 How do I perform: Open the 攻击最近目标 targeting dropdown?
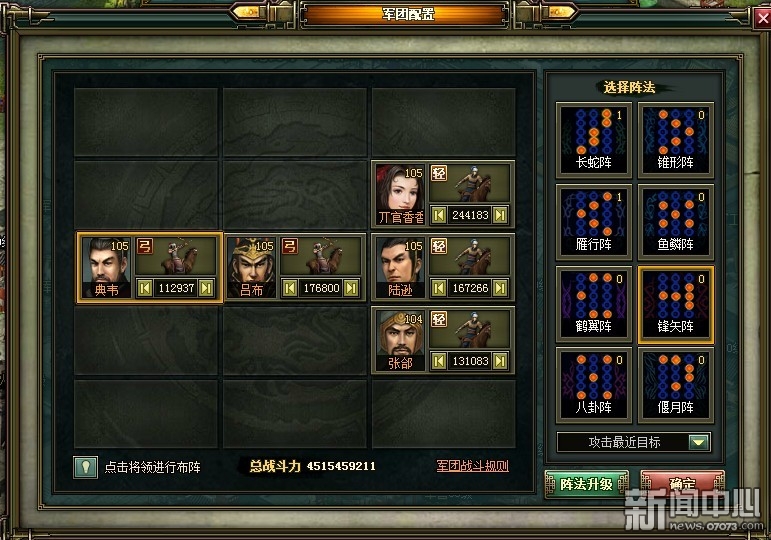tap(699, 442)
